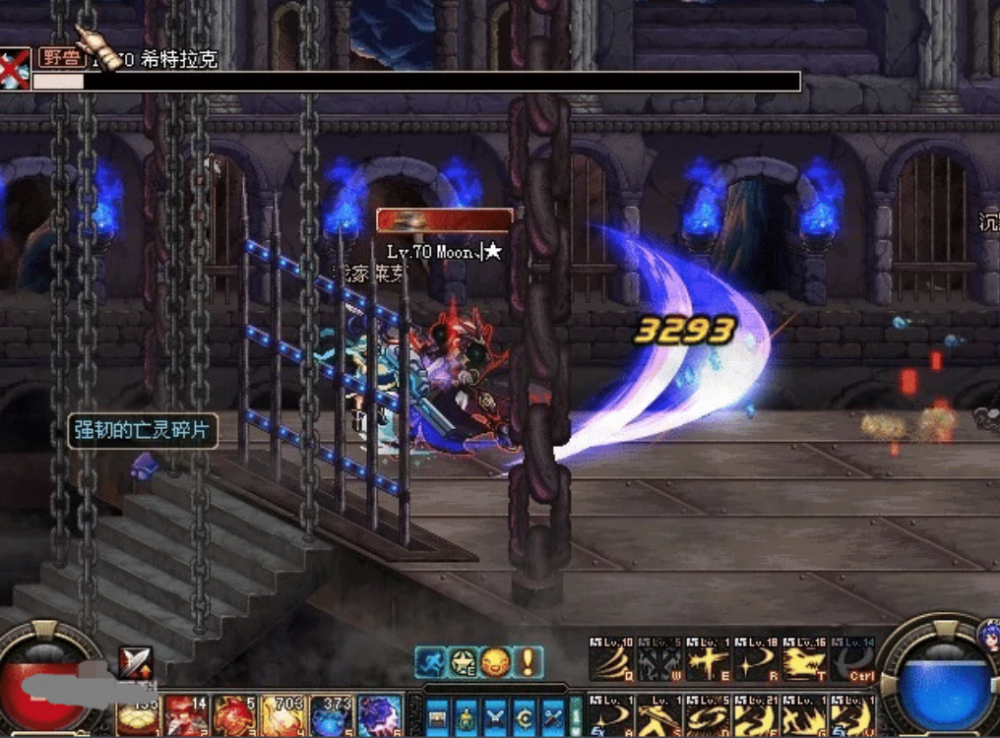Drink the blue potion with count 373
The width and height of the screenshot is (1000, 738).
[x=332, y=716]
